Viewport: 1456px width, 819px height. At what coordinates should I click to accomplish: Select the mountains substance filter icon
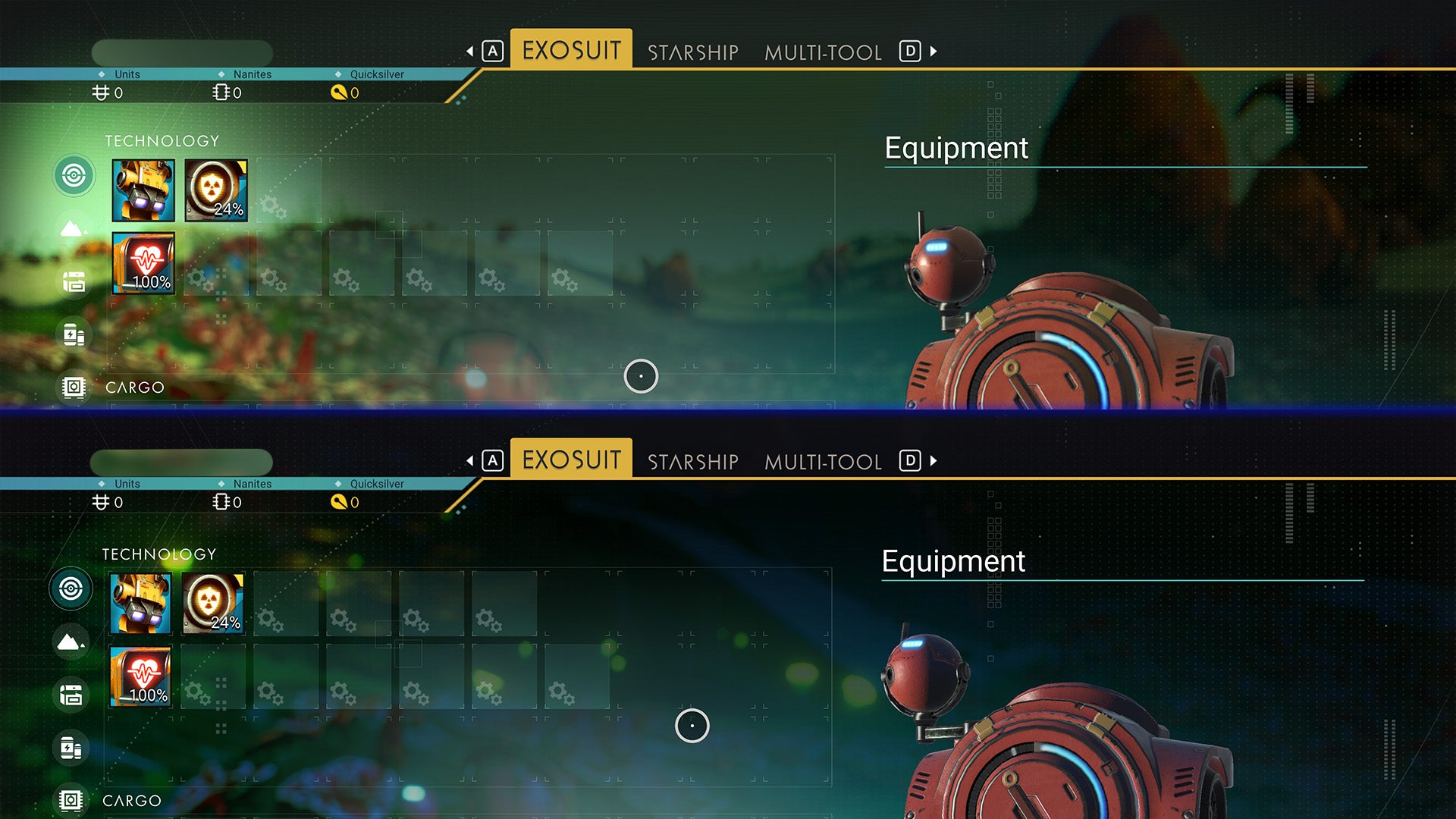[x=74, y=230]
